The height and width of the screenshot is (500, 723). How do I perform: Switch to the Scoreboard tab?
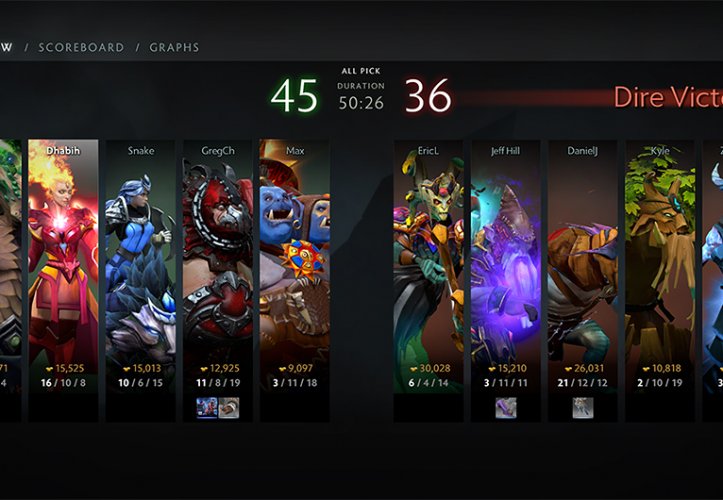pos(81,47)
